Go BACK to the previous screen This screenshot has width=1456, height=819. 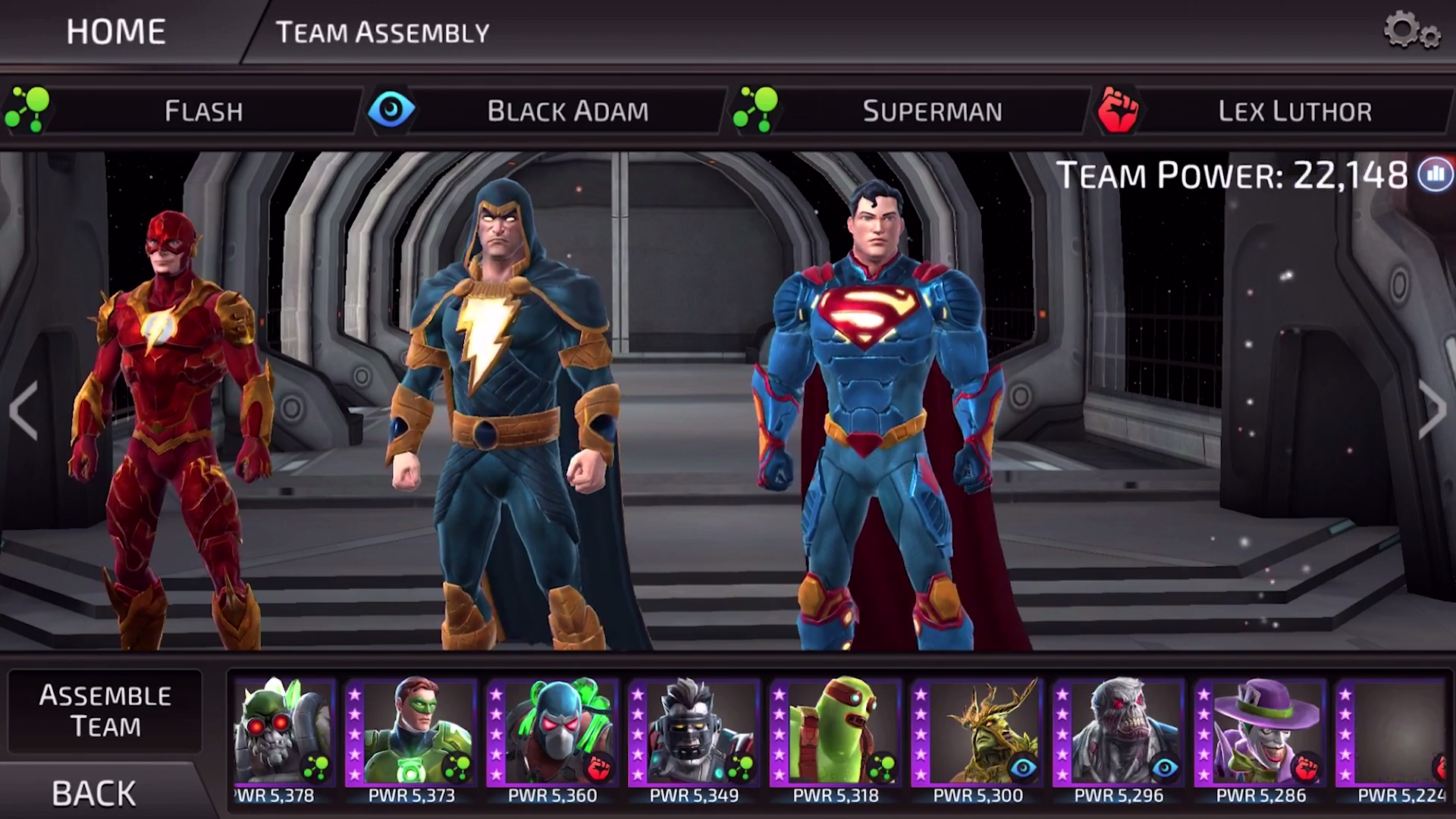(x=94, y=793)
